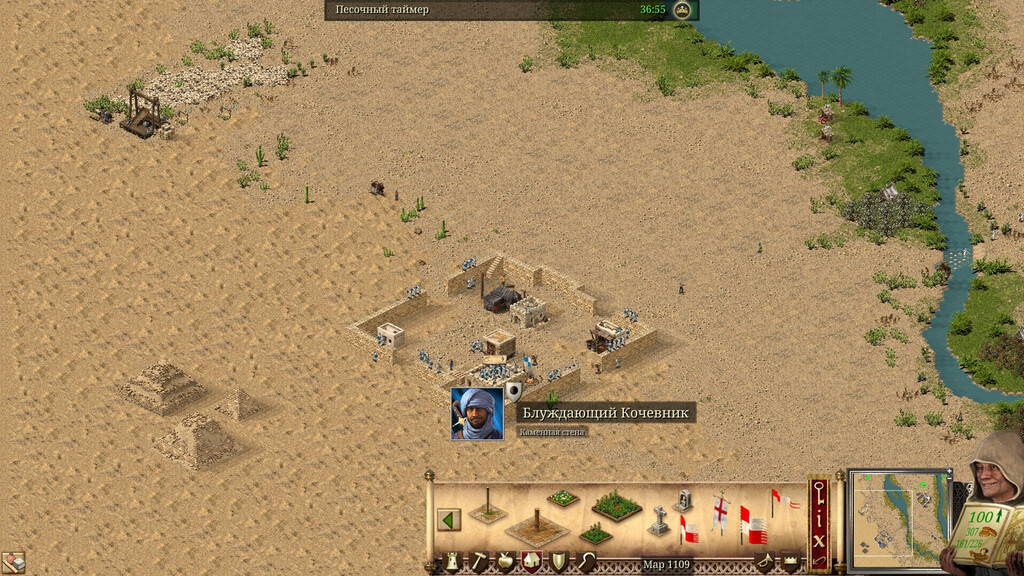1024x576 pixels.
Task: Switch to the industry buildings category (hammer icon)
Action: click(479, 562)
